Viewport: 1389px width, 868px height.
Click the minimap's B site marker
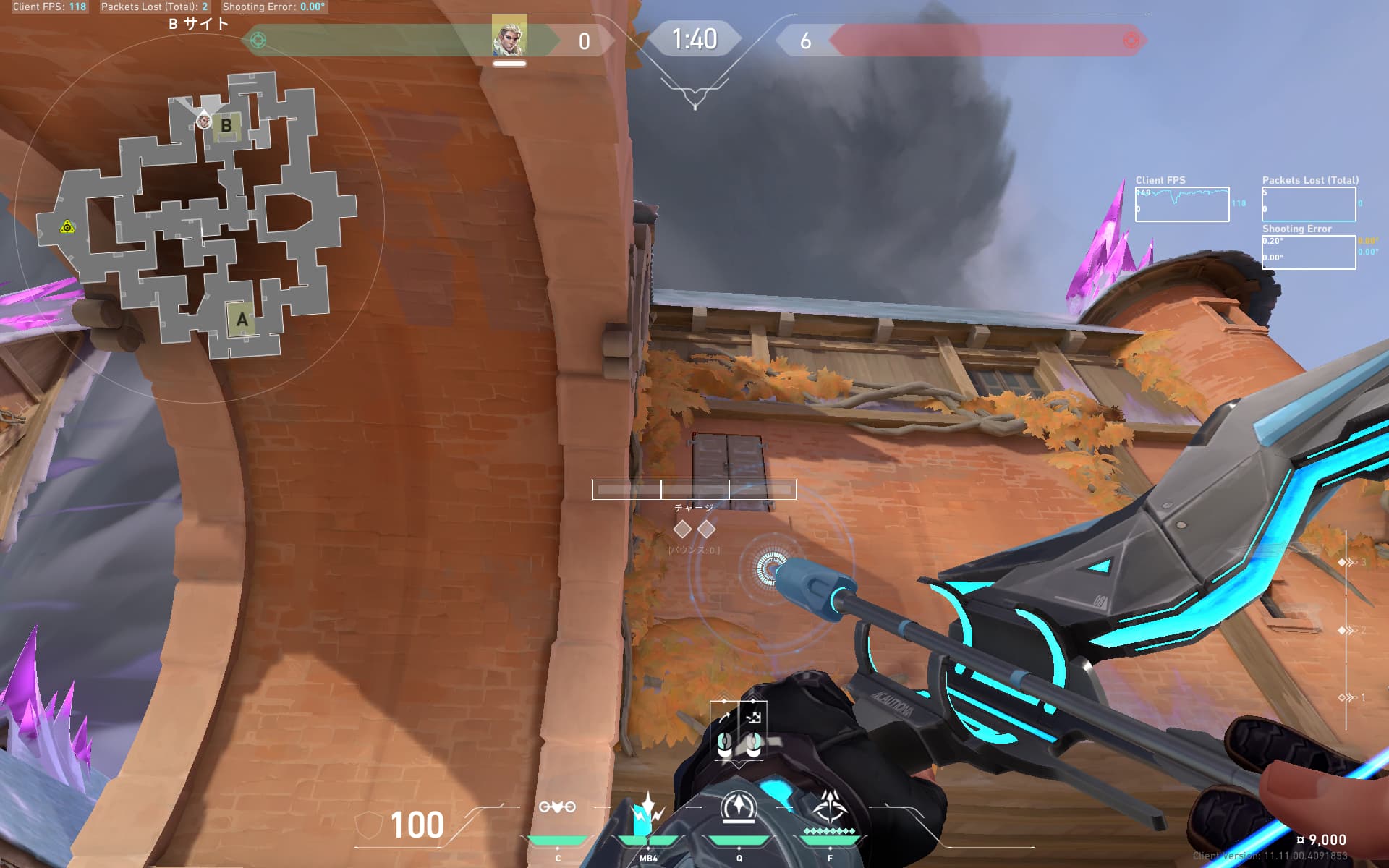[x=226, y=126]
